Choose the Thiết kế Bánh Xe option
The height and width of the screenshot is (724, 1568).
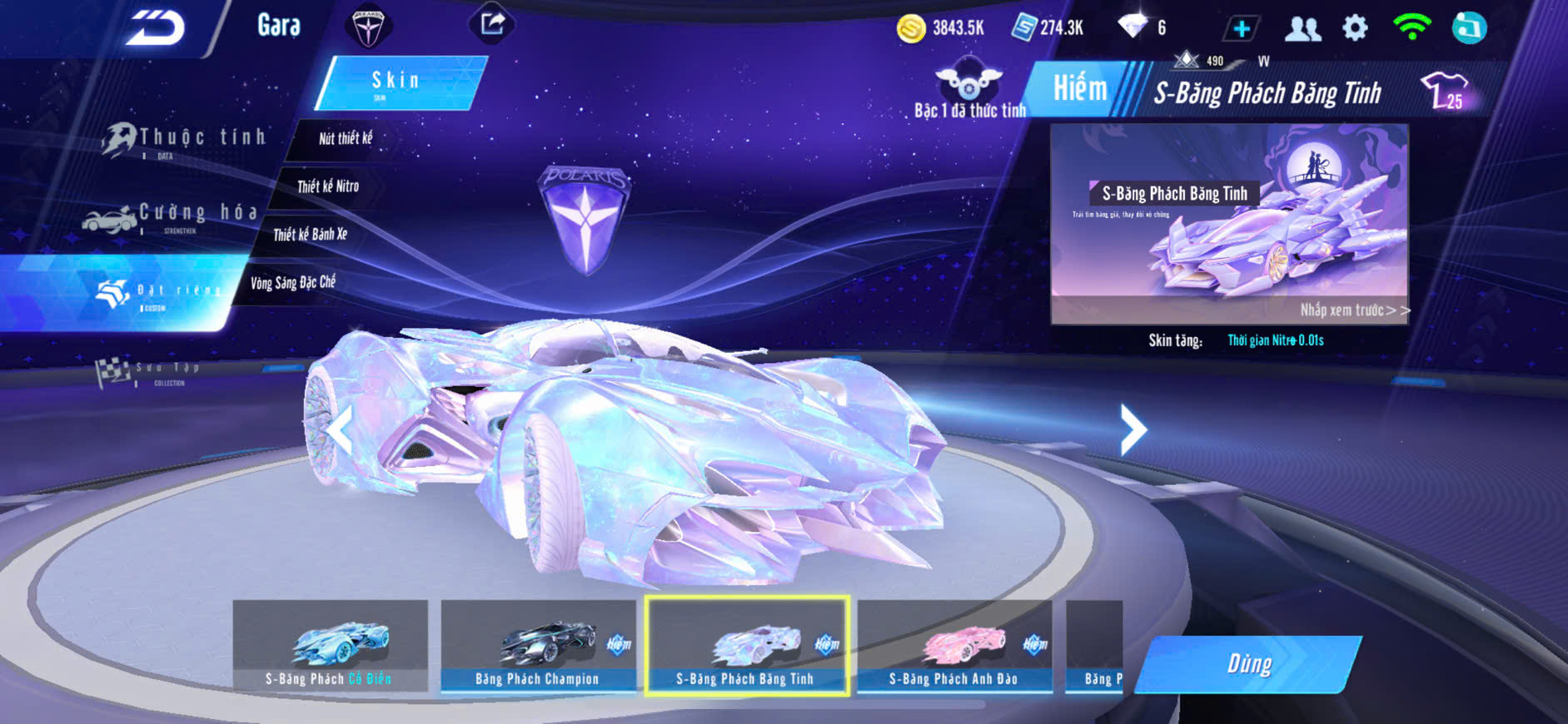(x=310, y=235)
